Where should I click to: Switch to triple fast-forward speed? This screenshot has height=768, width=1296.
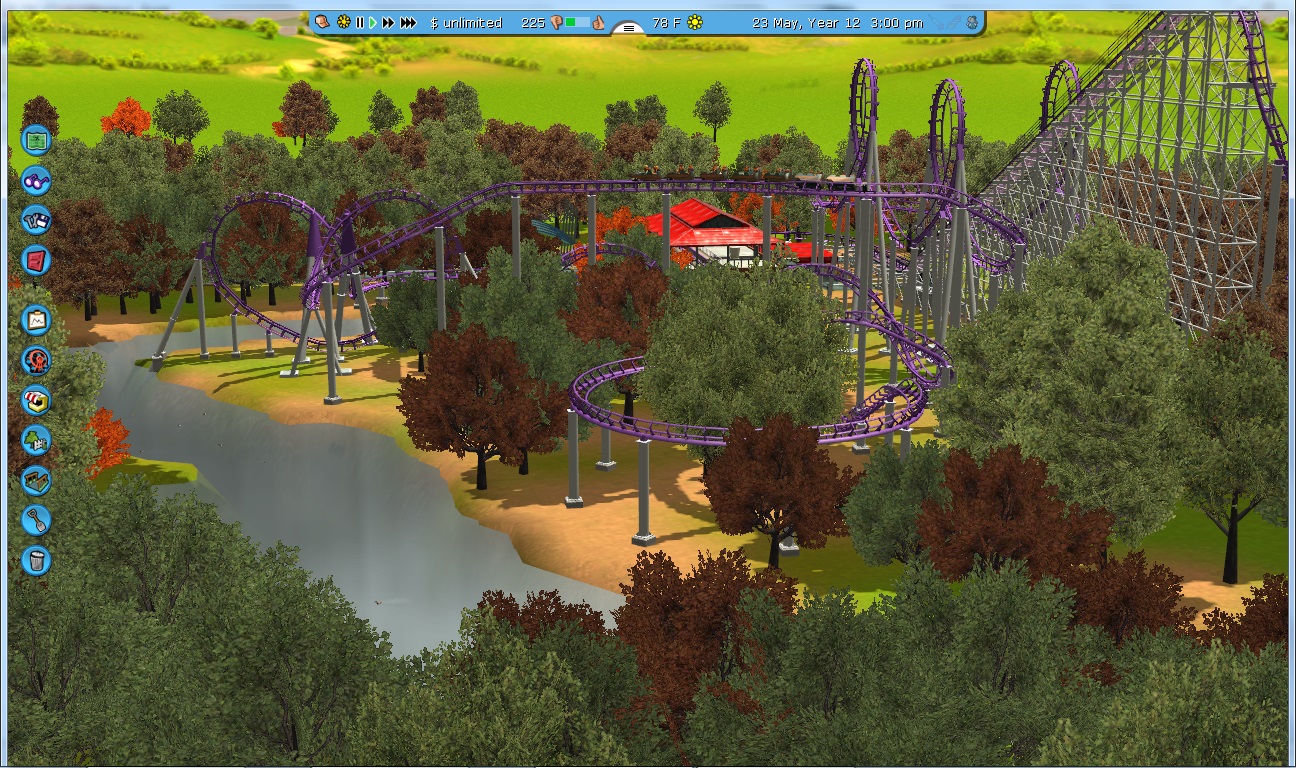[407, 22]
